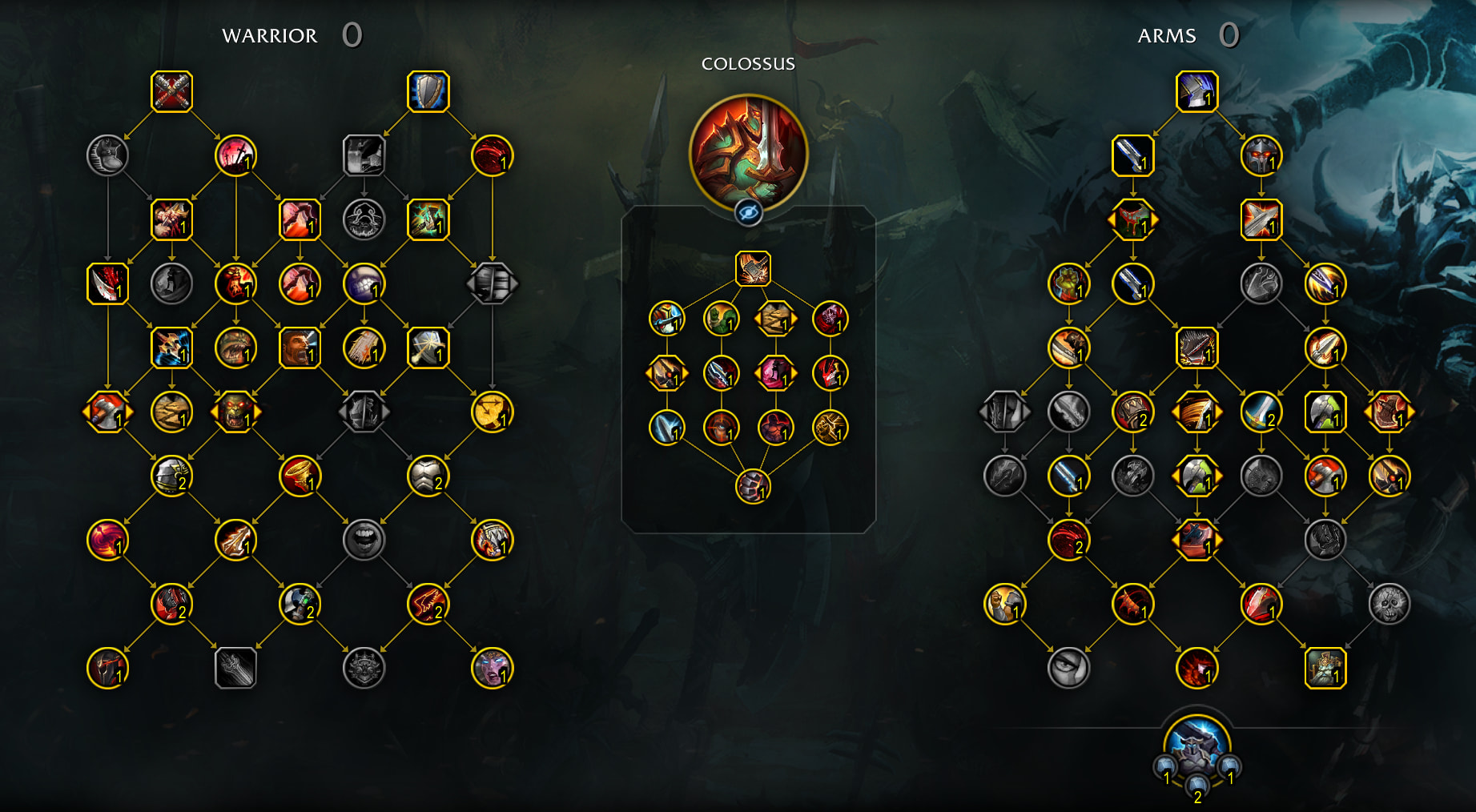The height and width of the screenshot is (812, 1476).
Task: Select the silver chest armor talent node
Action: 428,476
